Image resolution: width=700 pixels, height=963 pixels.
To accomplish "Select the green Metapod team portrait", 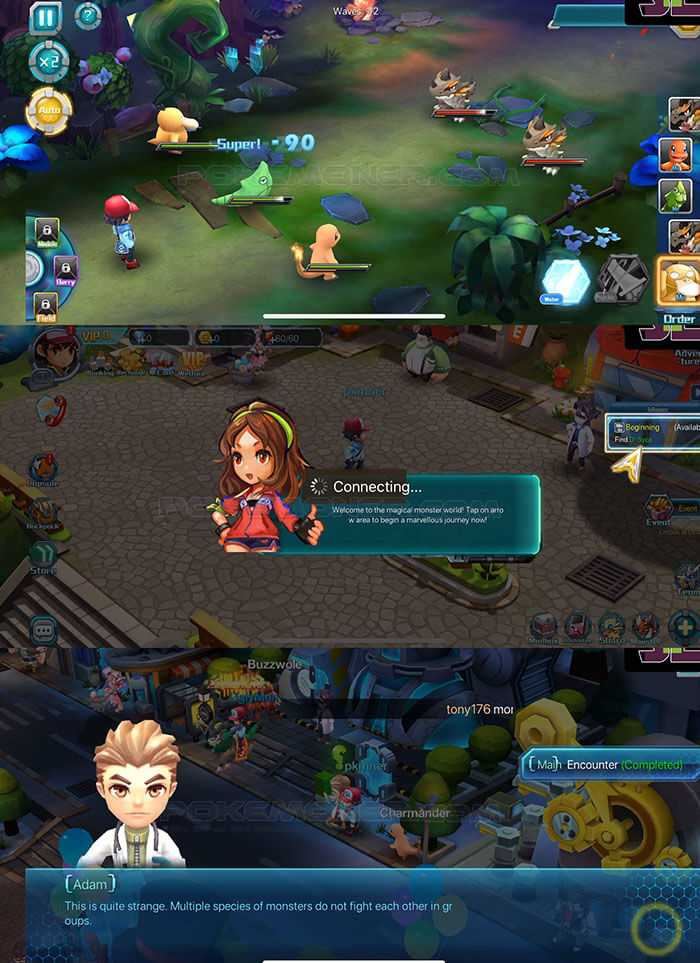I will coord(676,196).
